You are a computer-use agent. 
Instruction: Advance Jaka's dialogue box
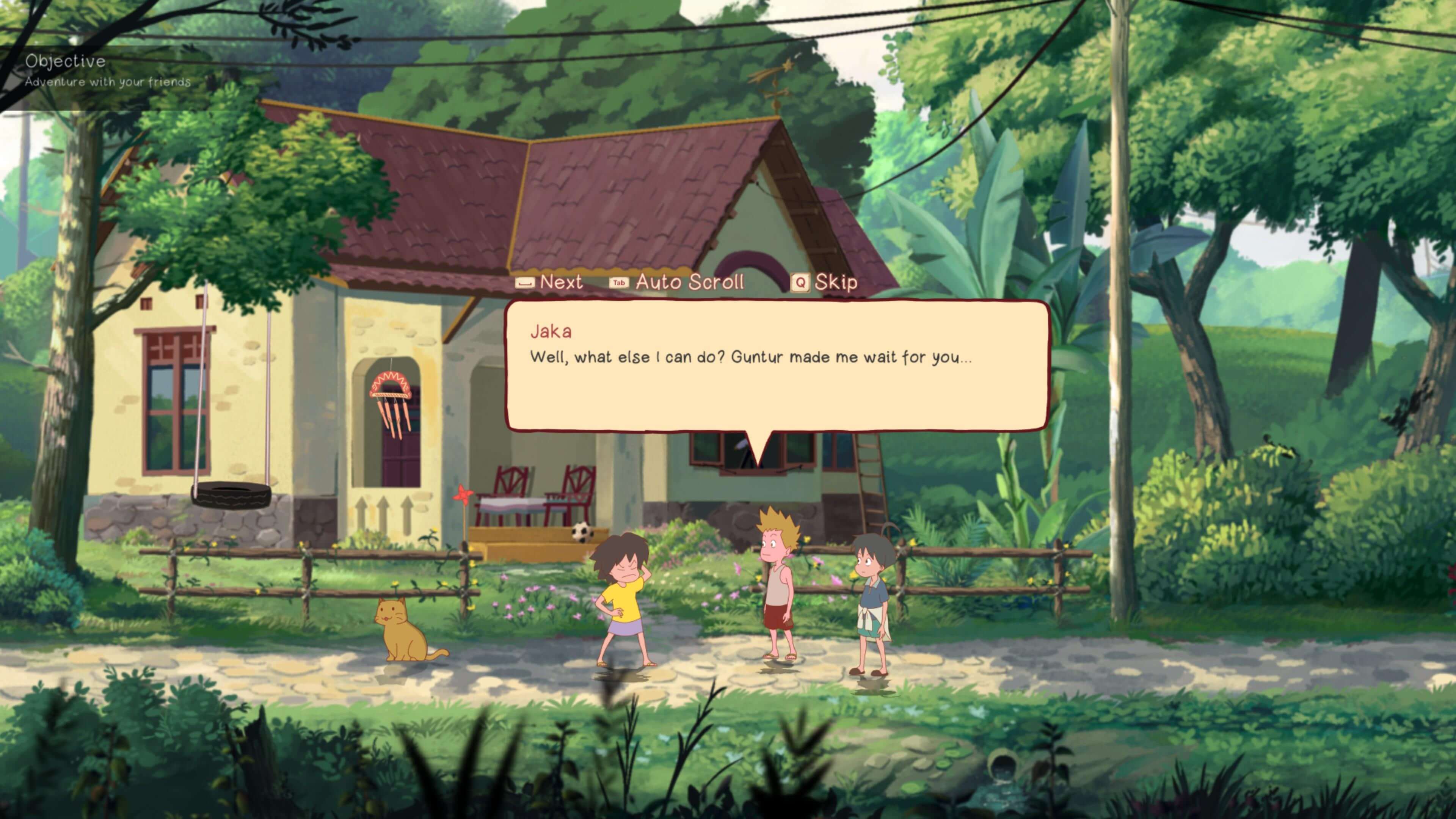coord(549,281)
